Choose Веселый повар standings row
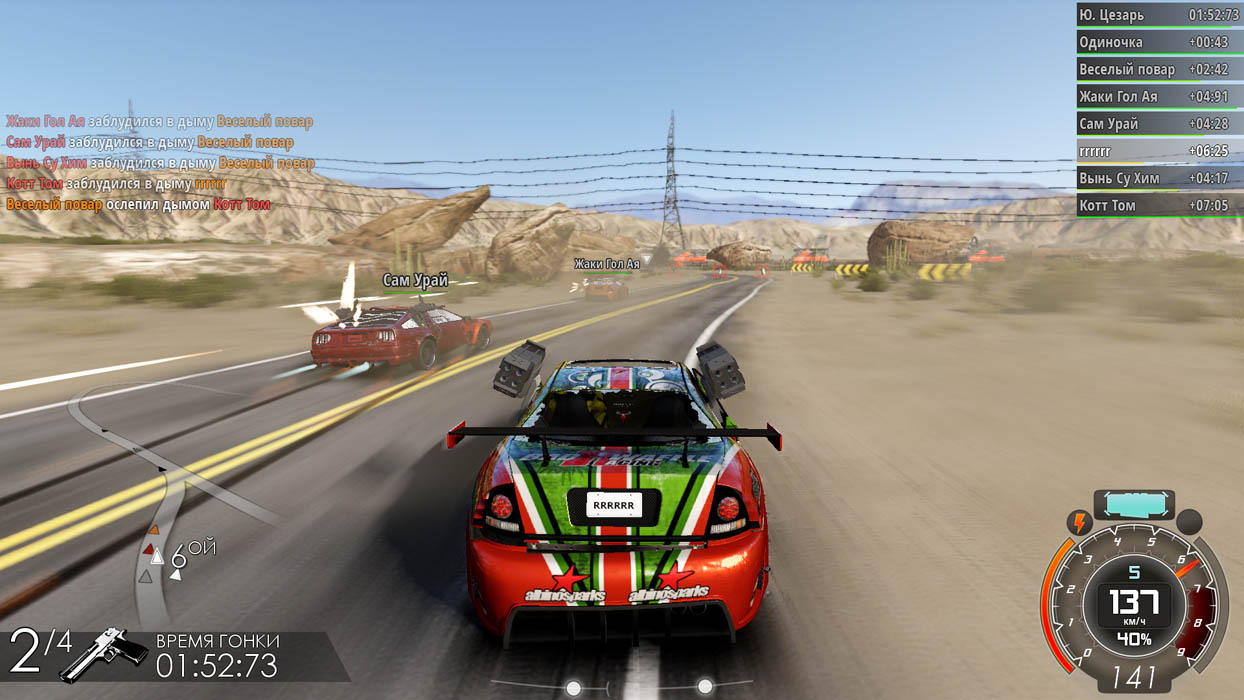Screen dimensions: 1244x700 click(x=1158, y=69)
